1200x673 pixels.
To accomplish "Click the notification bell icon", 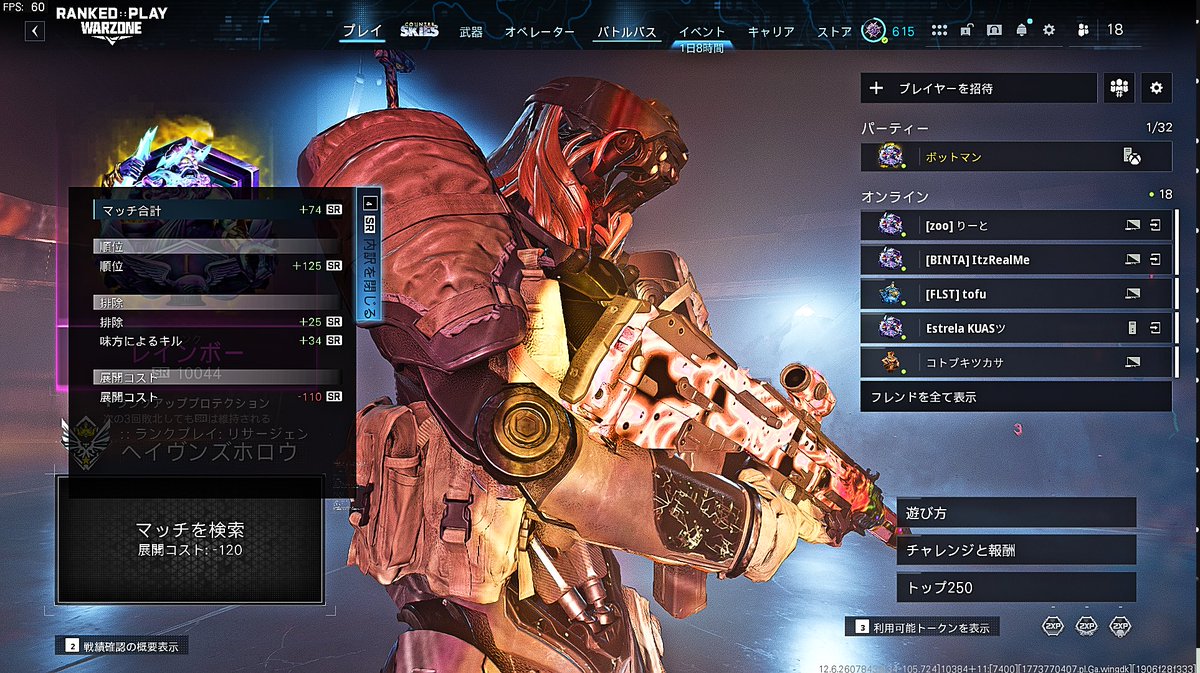I will pos(1022,30).
